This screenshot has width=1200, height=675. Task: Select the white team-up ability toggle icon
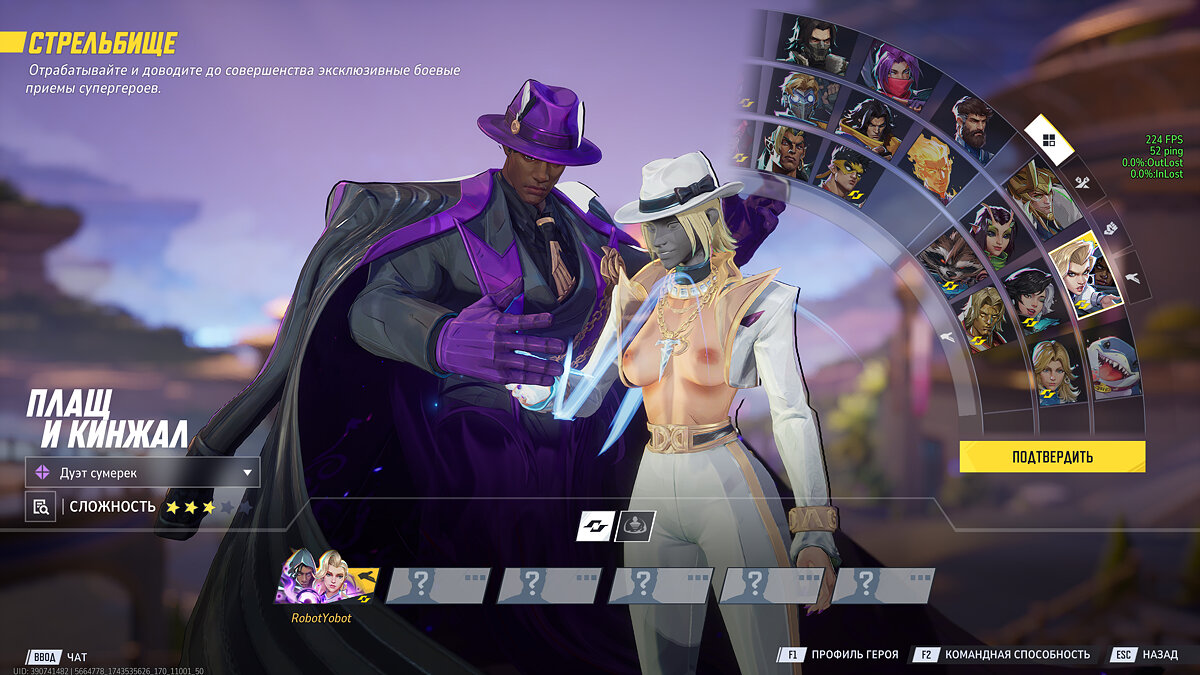595,525
